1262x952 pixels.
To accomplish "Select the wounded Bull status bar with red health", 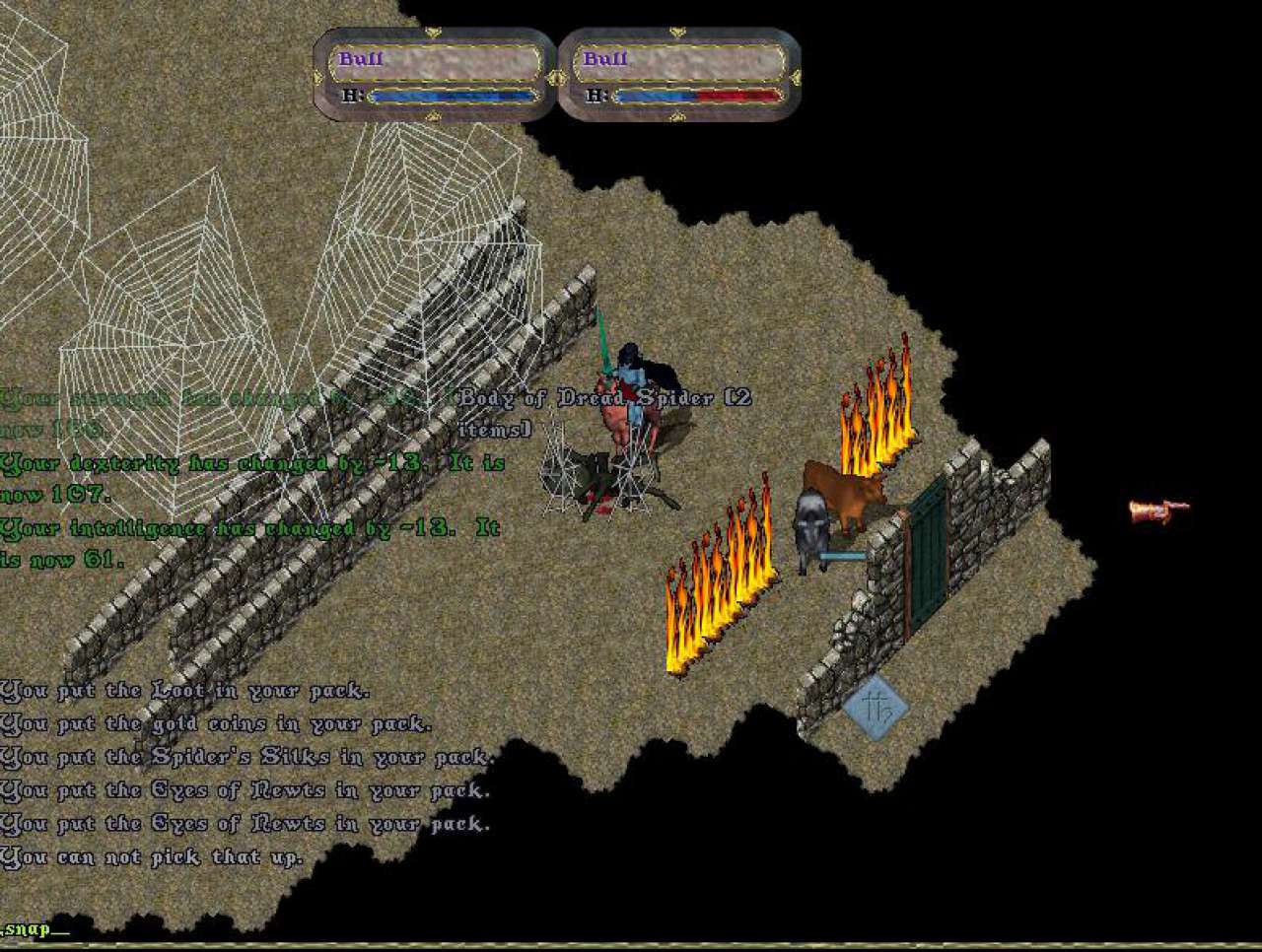I will (679, 74).
